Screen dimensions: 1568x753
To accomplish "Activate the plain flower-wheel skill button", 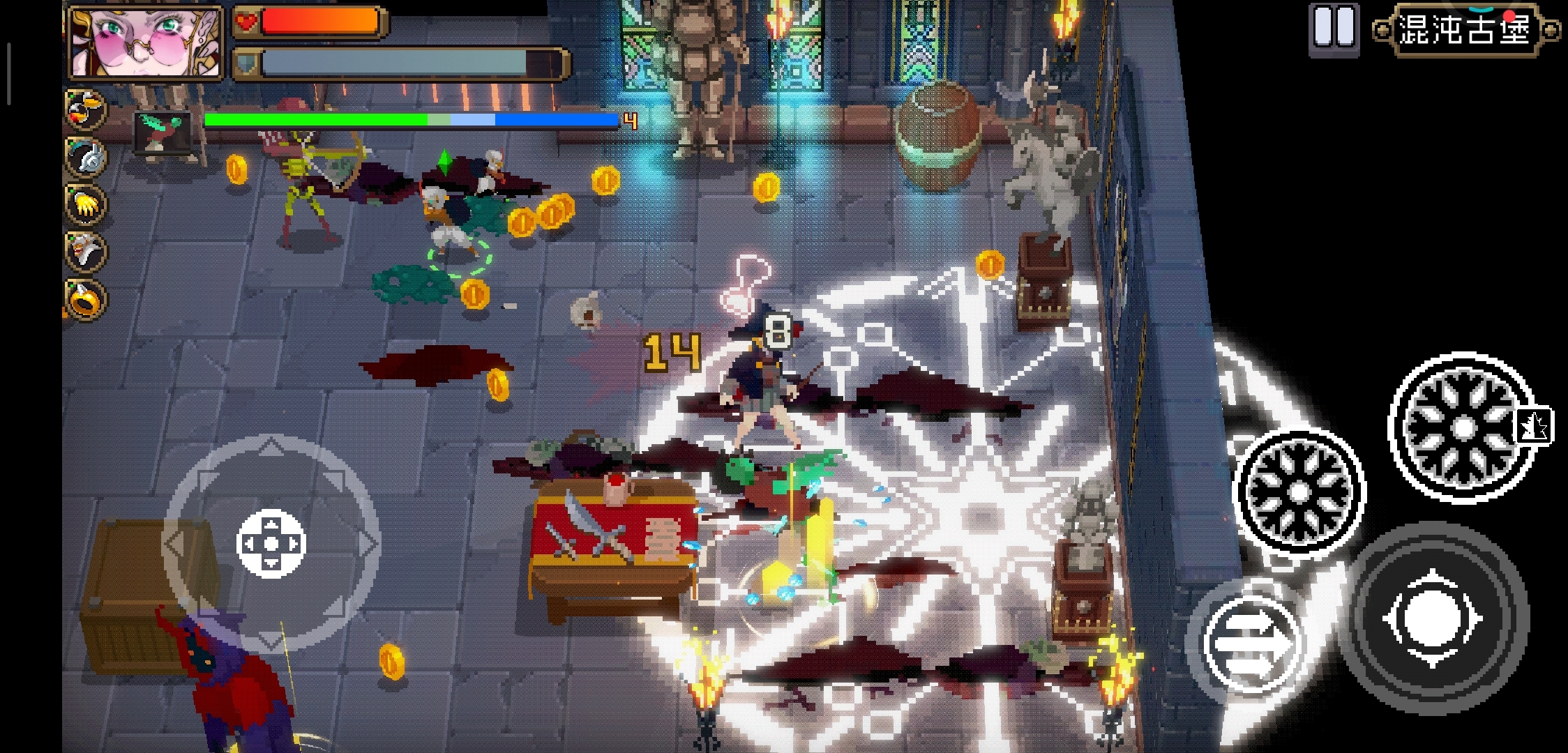I will point(1299,492).
